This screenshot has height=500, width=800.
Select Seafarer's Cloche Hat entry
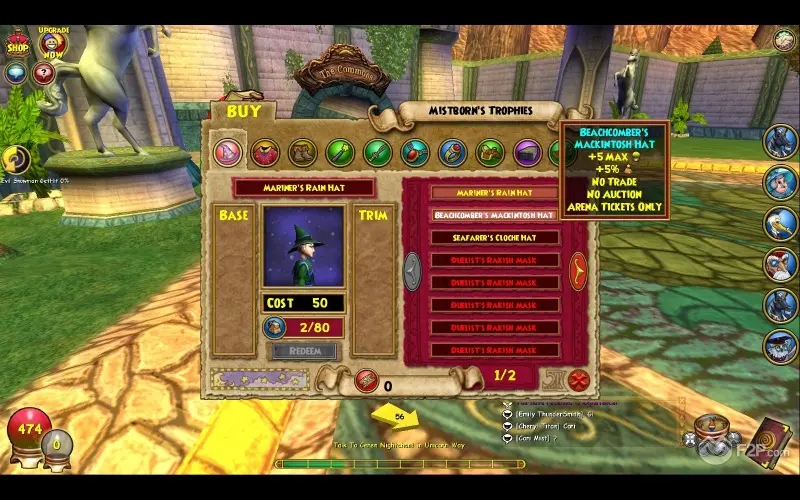click(495, 238)
